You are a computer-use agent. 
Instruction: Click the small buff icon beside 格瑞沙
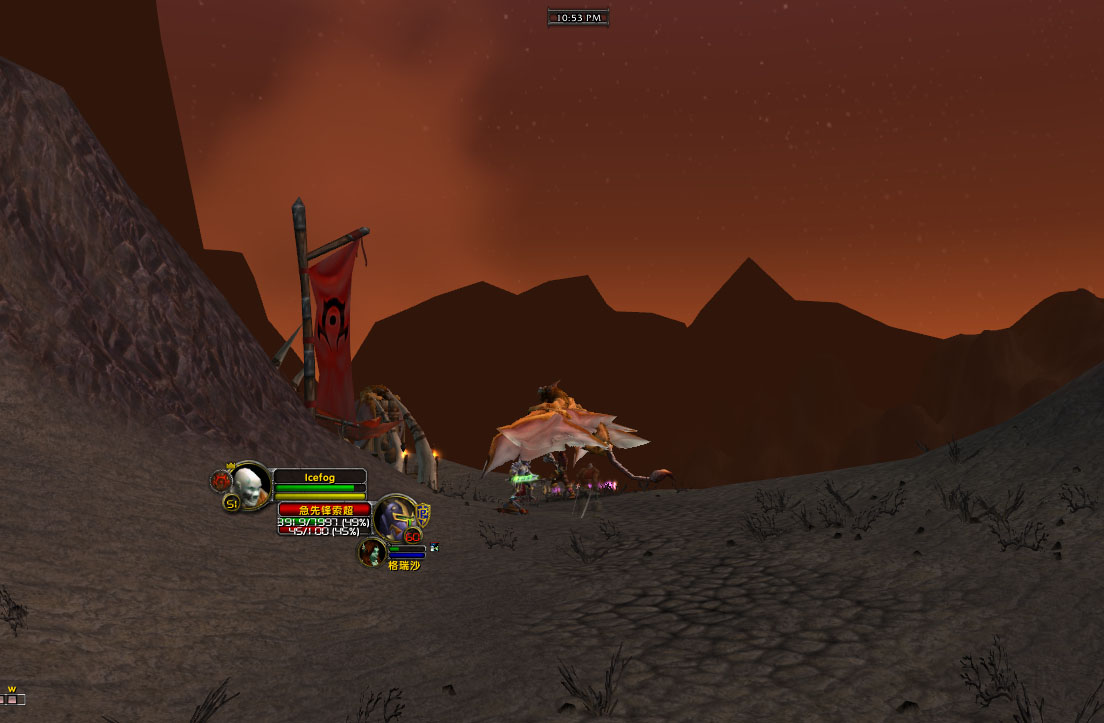tap(434, 546)
